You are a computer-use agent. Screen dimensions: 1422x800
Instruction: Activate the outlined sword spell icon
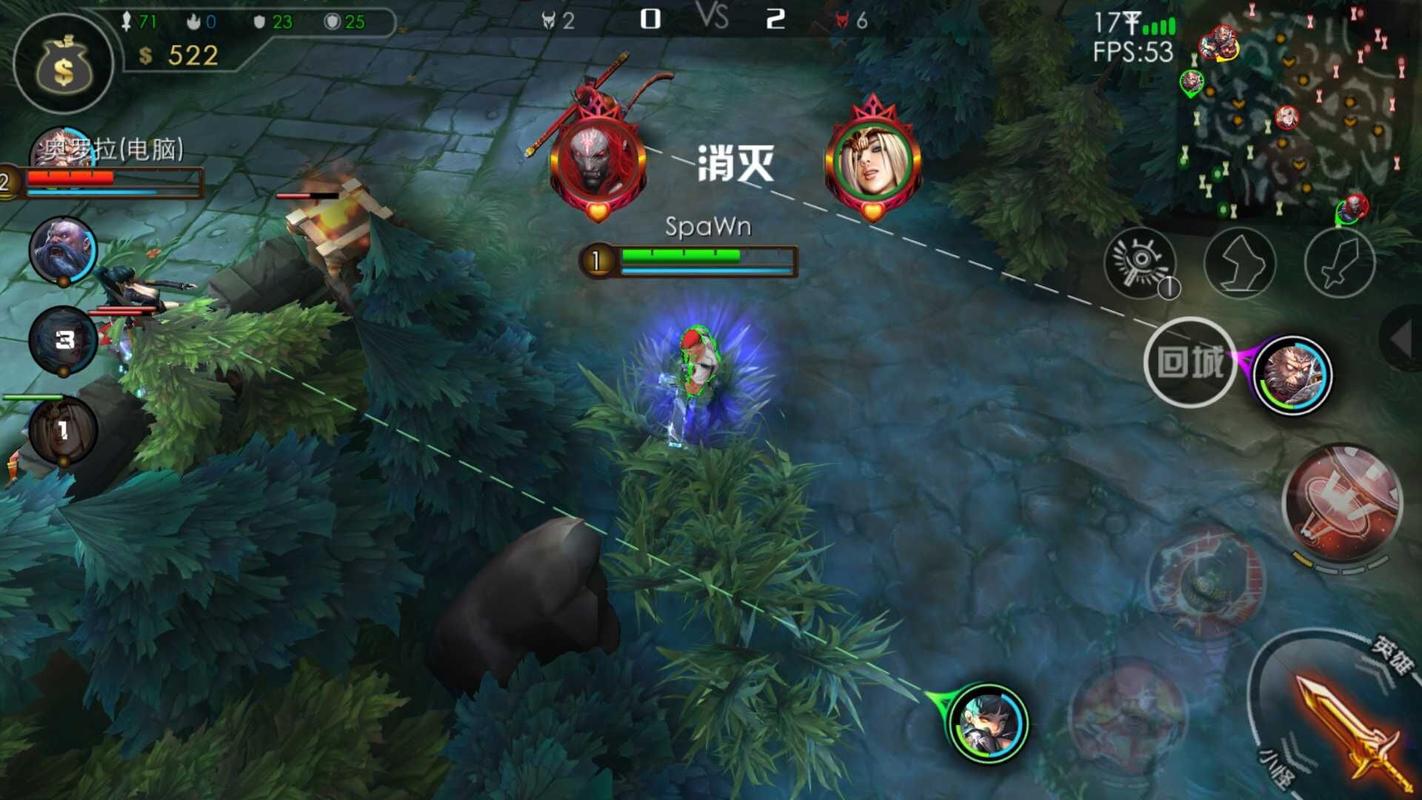coord(1340,262)
